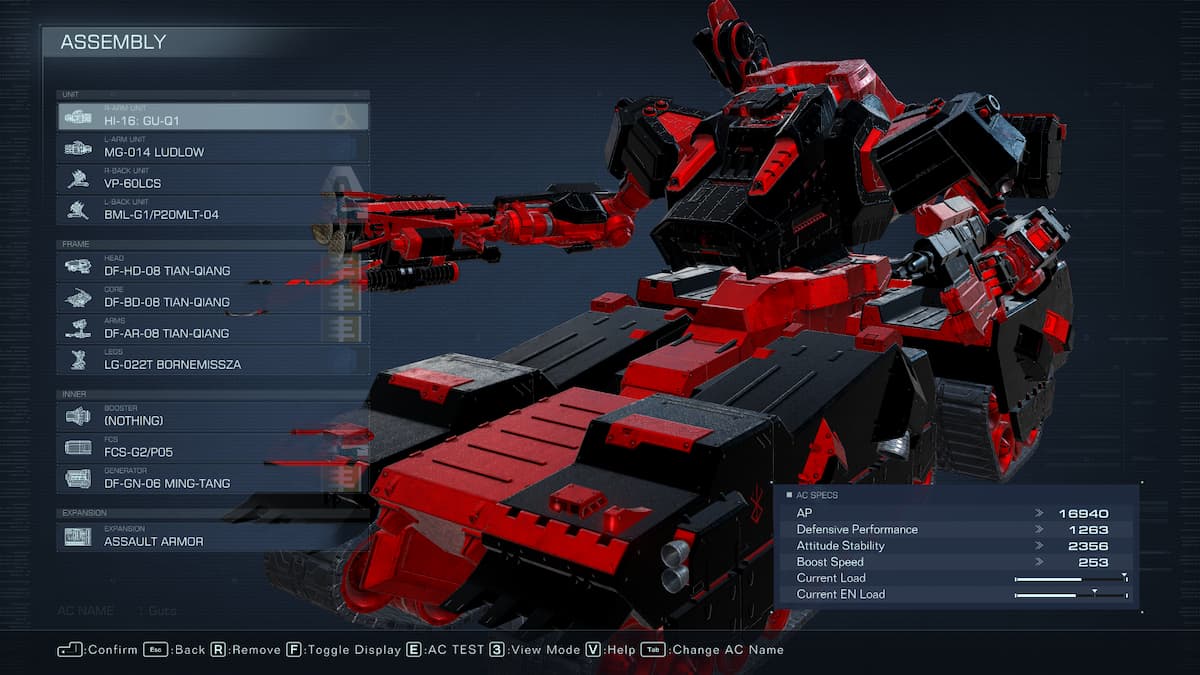
Task: Select the Core DF-BD-08 TIAN-QIANG part
Action: (212, 297)
